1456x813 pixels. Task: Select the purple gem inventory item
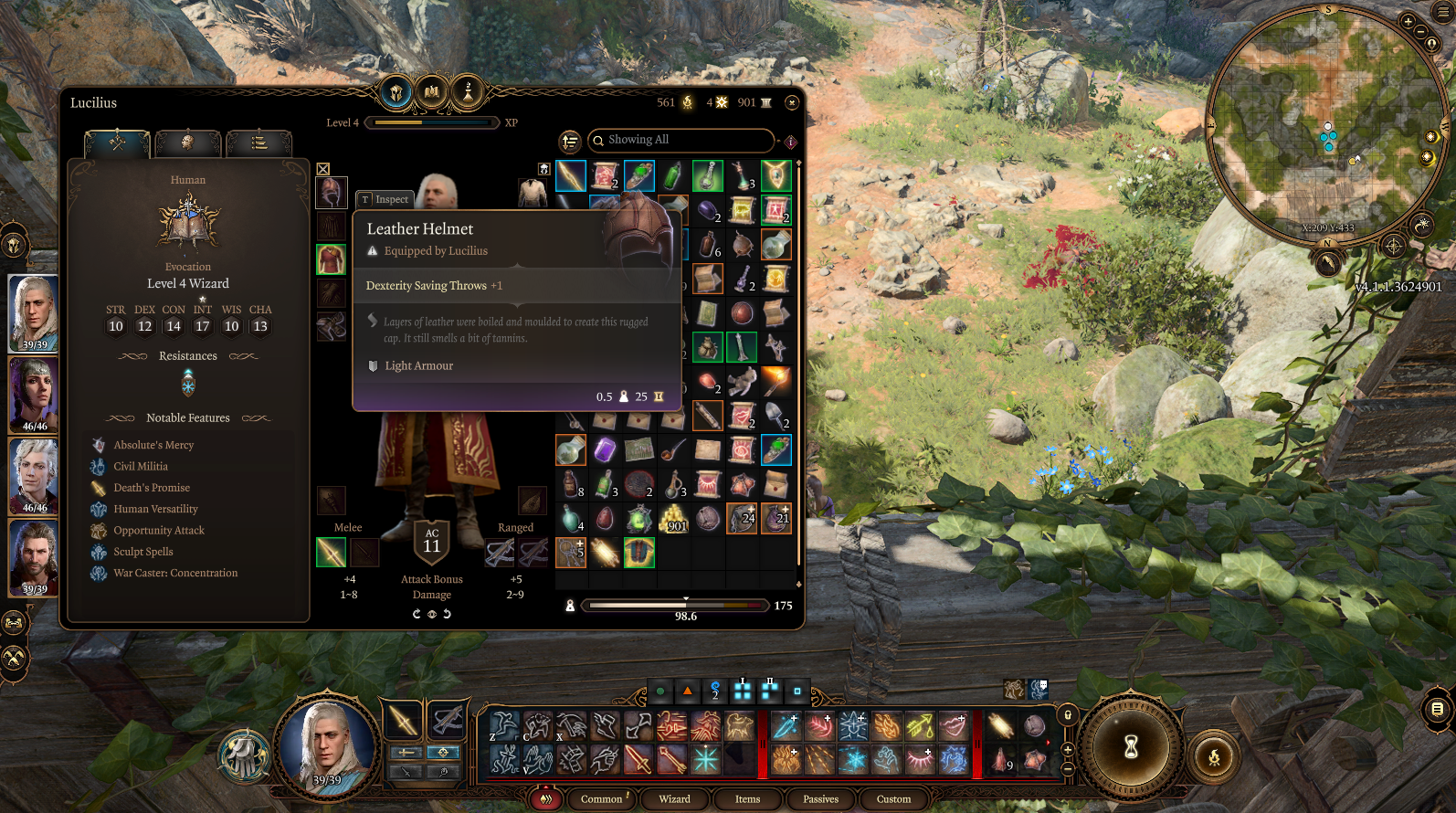(605, 449)
